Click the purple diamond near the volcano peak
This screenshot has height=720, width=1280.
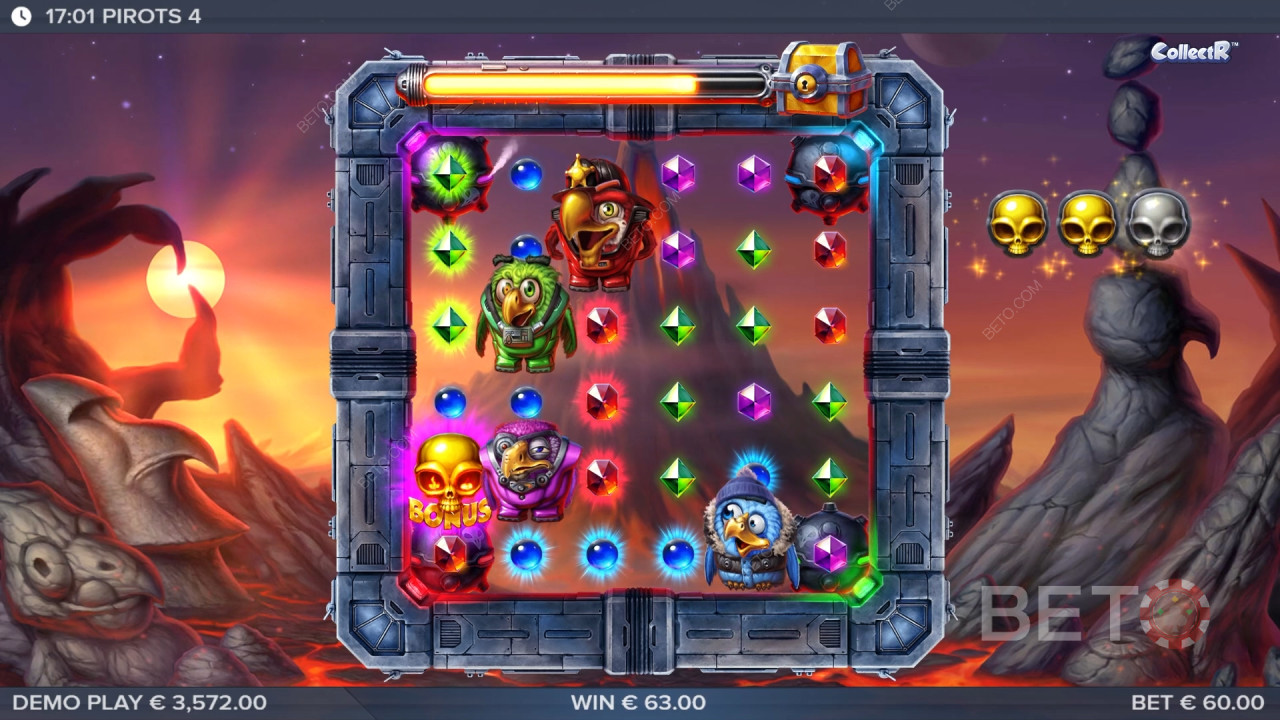pyautogui.click(x=755, y=172)
